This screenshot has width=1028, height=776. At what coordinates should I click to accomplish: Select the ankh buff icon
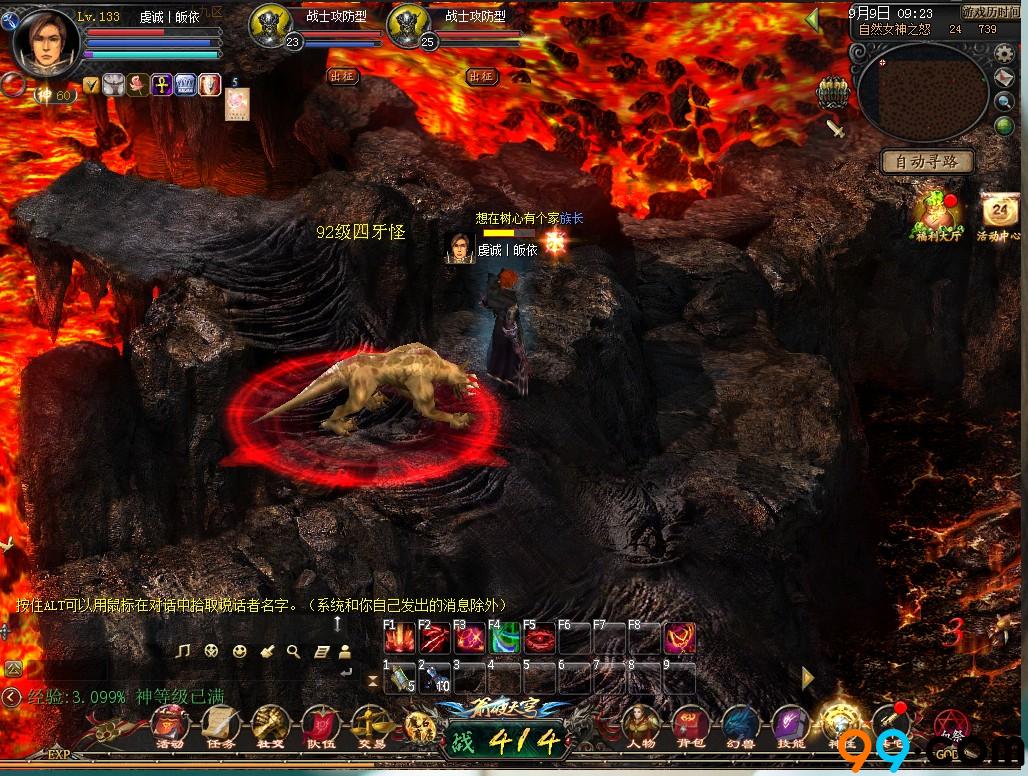pos(161,85)
